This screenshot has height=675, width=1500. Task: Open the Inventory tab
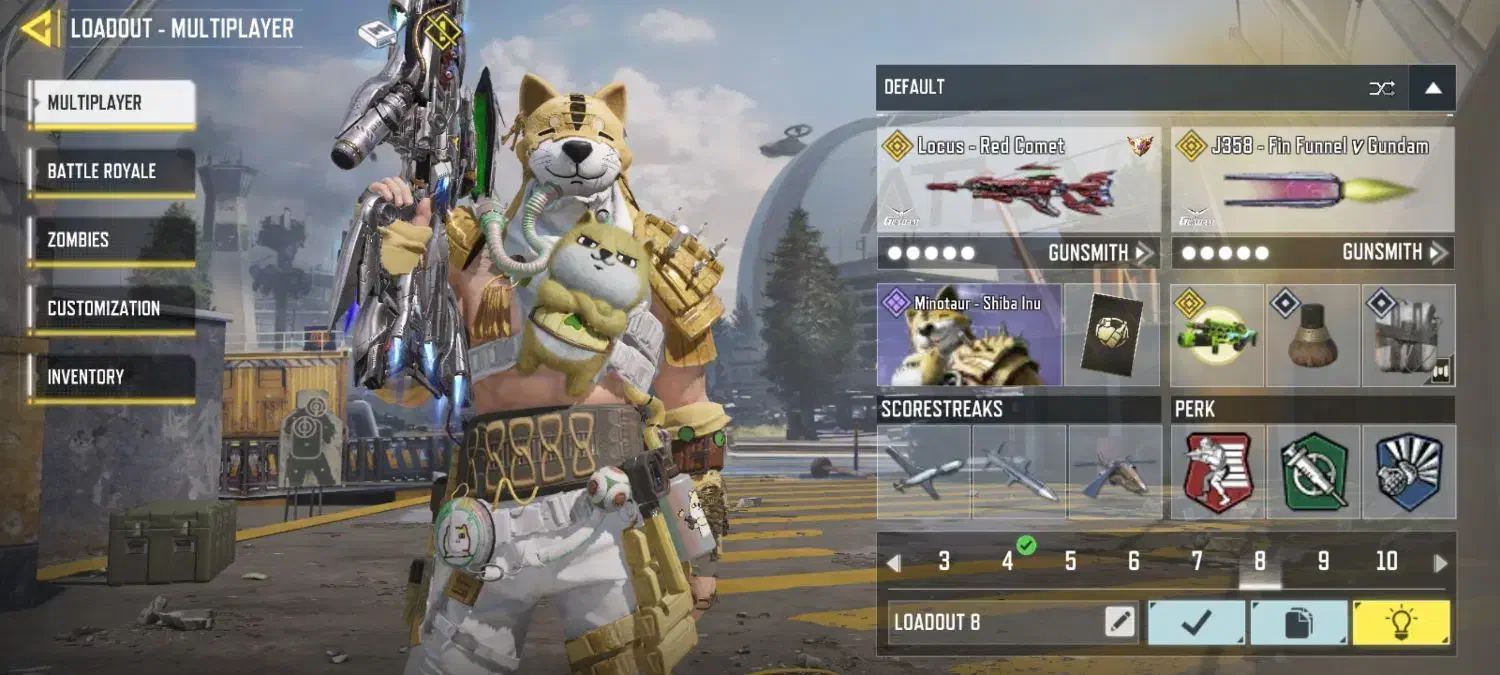tap(111, 377)
